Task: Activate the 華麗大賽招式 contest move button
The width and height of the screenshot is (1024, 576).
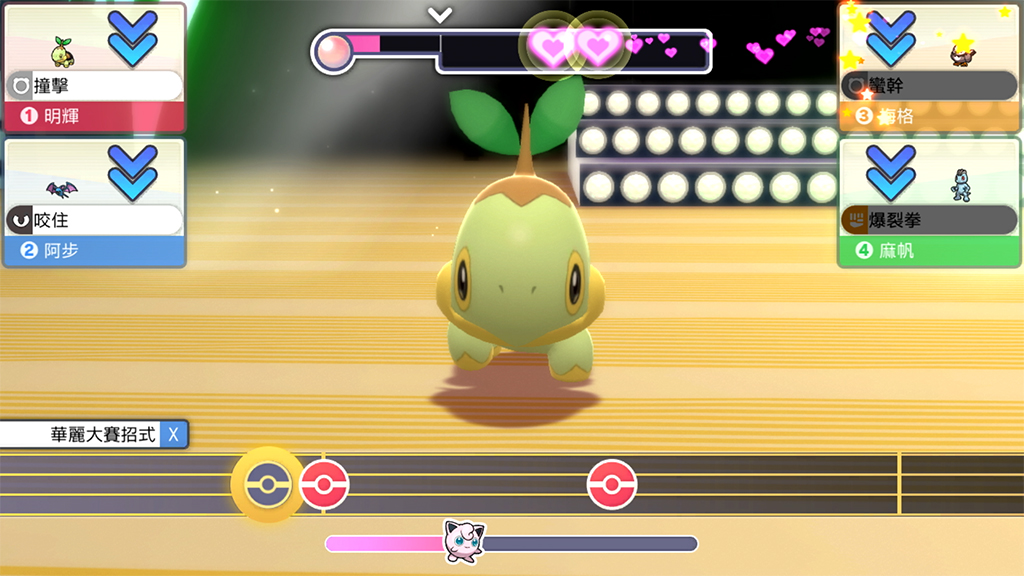Action: click(x=94, y=434)
